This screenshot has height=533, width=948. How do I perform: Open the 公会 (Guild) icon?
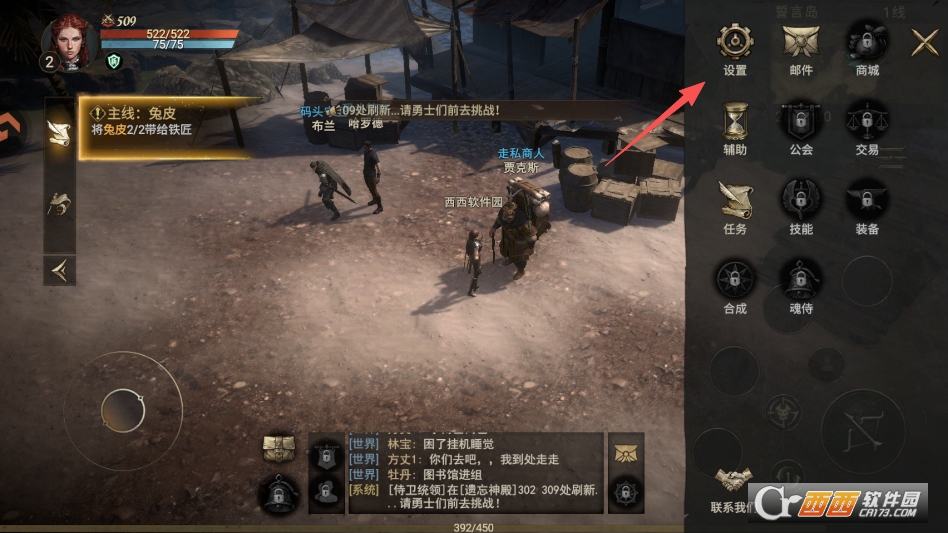click(x=801, y=122)
